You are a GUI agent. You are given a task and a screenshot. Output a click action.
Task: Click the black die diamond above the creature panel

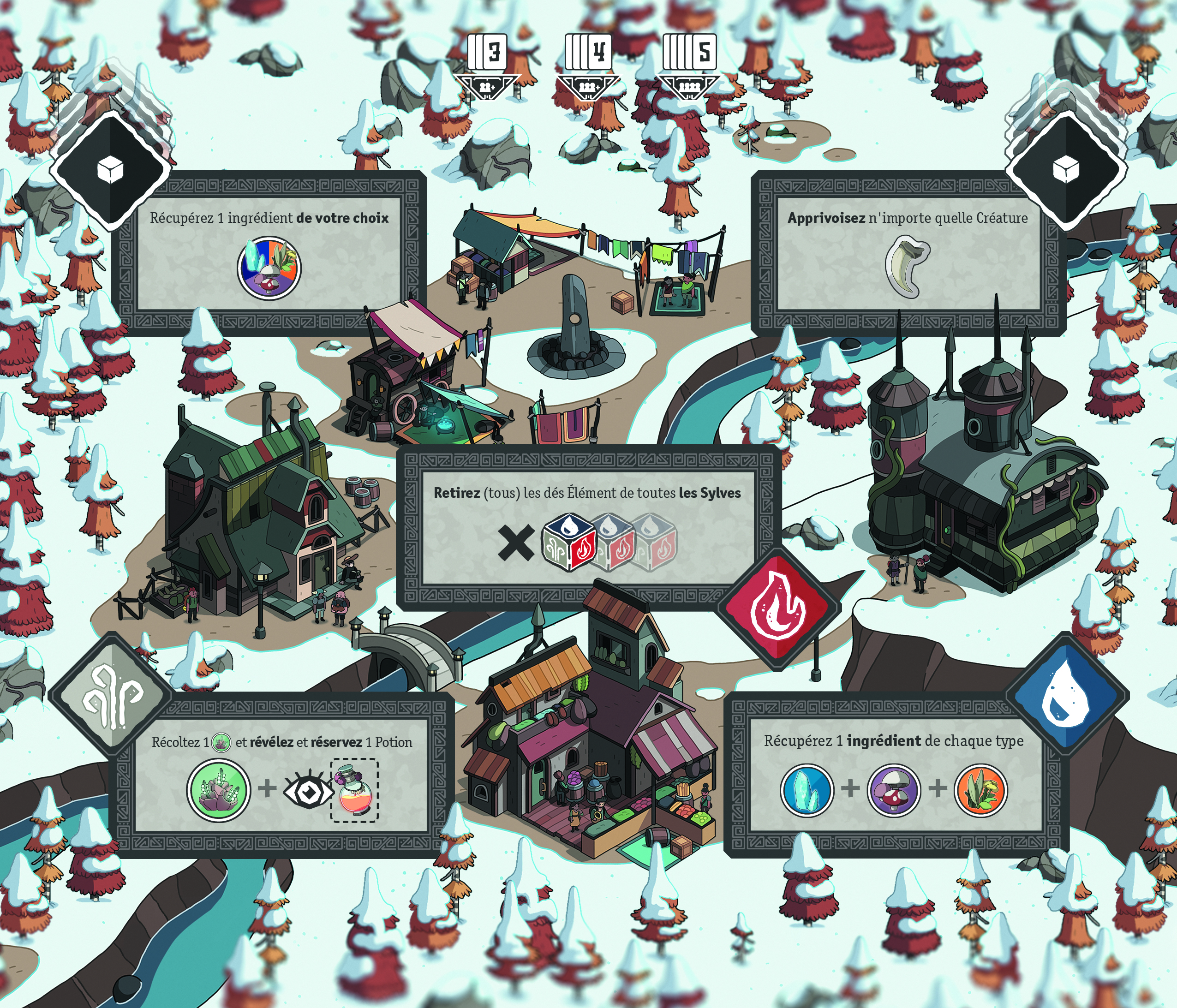(1066, 170)
